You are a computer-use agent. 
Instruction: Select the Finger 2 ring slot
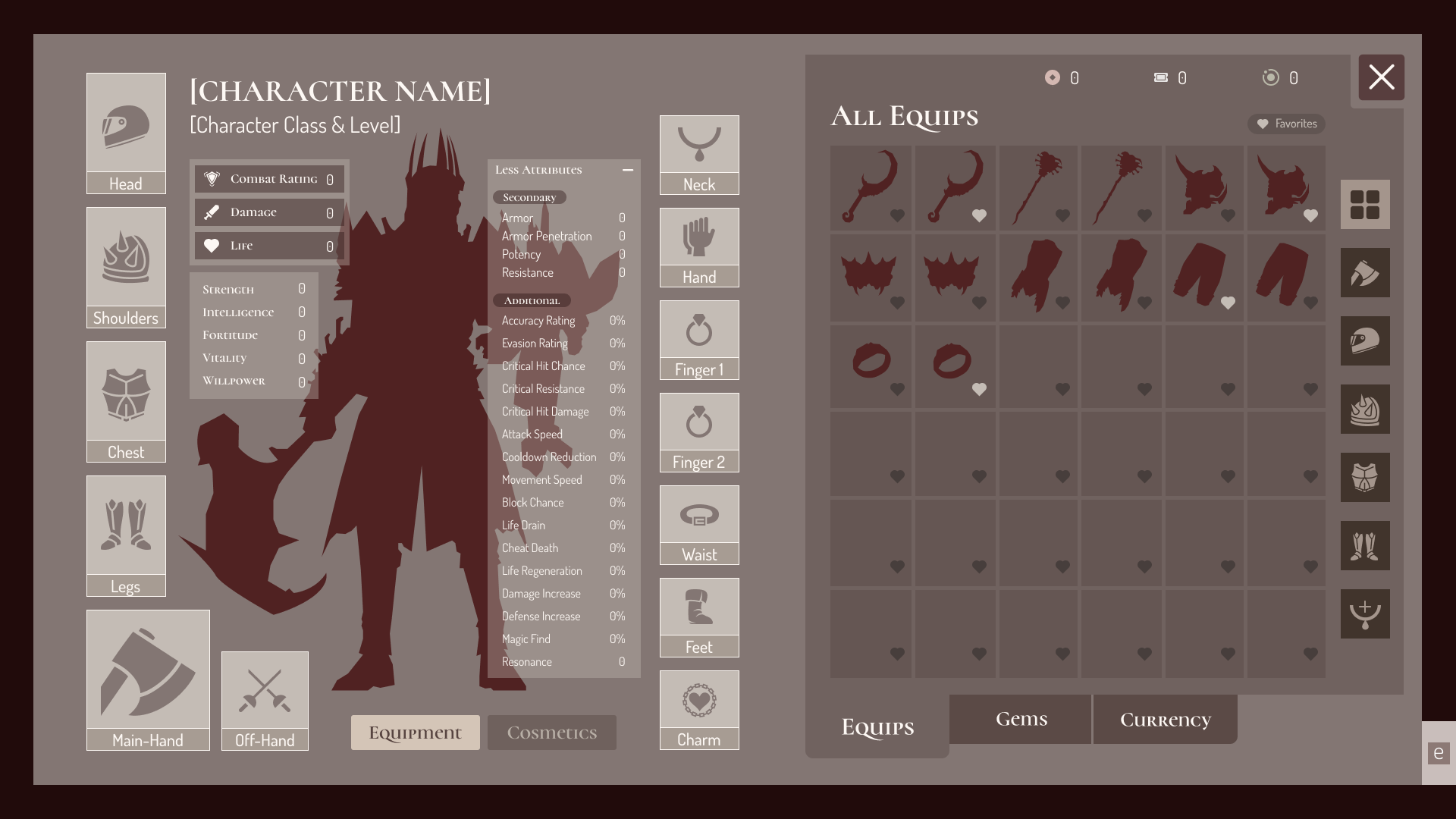[699, 432]
